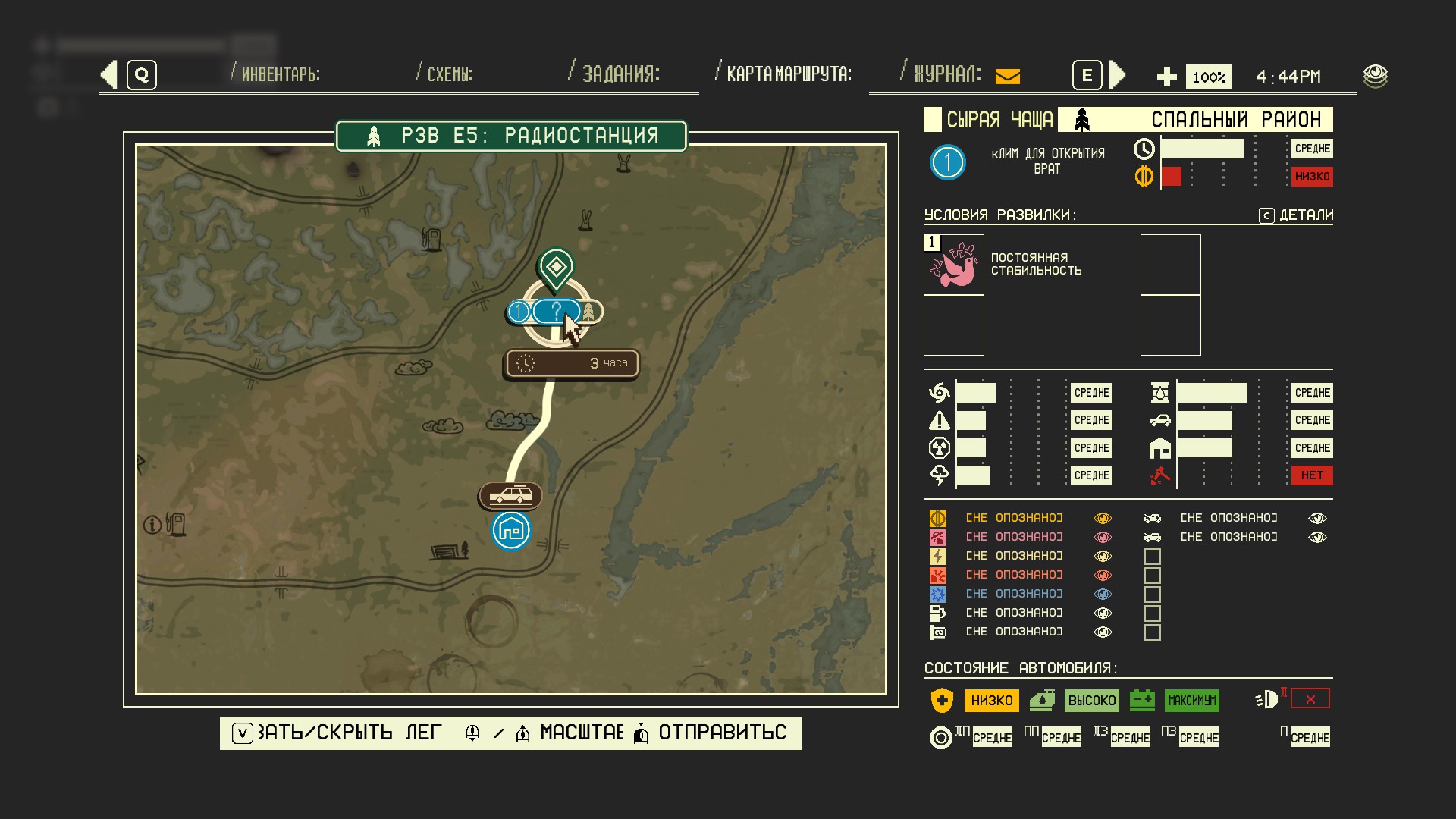This screenshot has width=1456, height=819.
Task: Toggle the pink anomaly row eye icon
Action: [x=1103, y=538]
